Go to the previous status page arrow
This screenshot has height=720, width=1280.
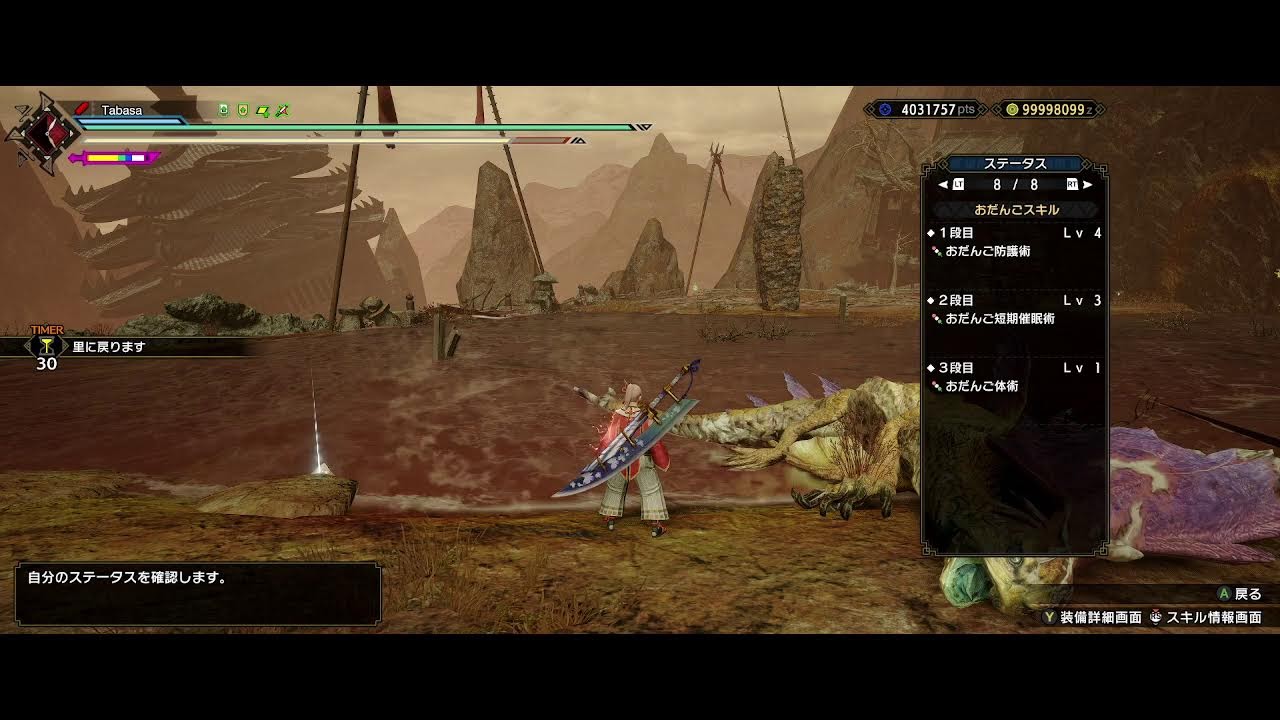(943, 185)
